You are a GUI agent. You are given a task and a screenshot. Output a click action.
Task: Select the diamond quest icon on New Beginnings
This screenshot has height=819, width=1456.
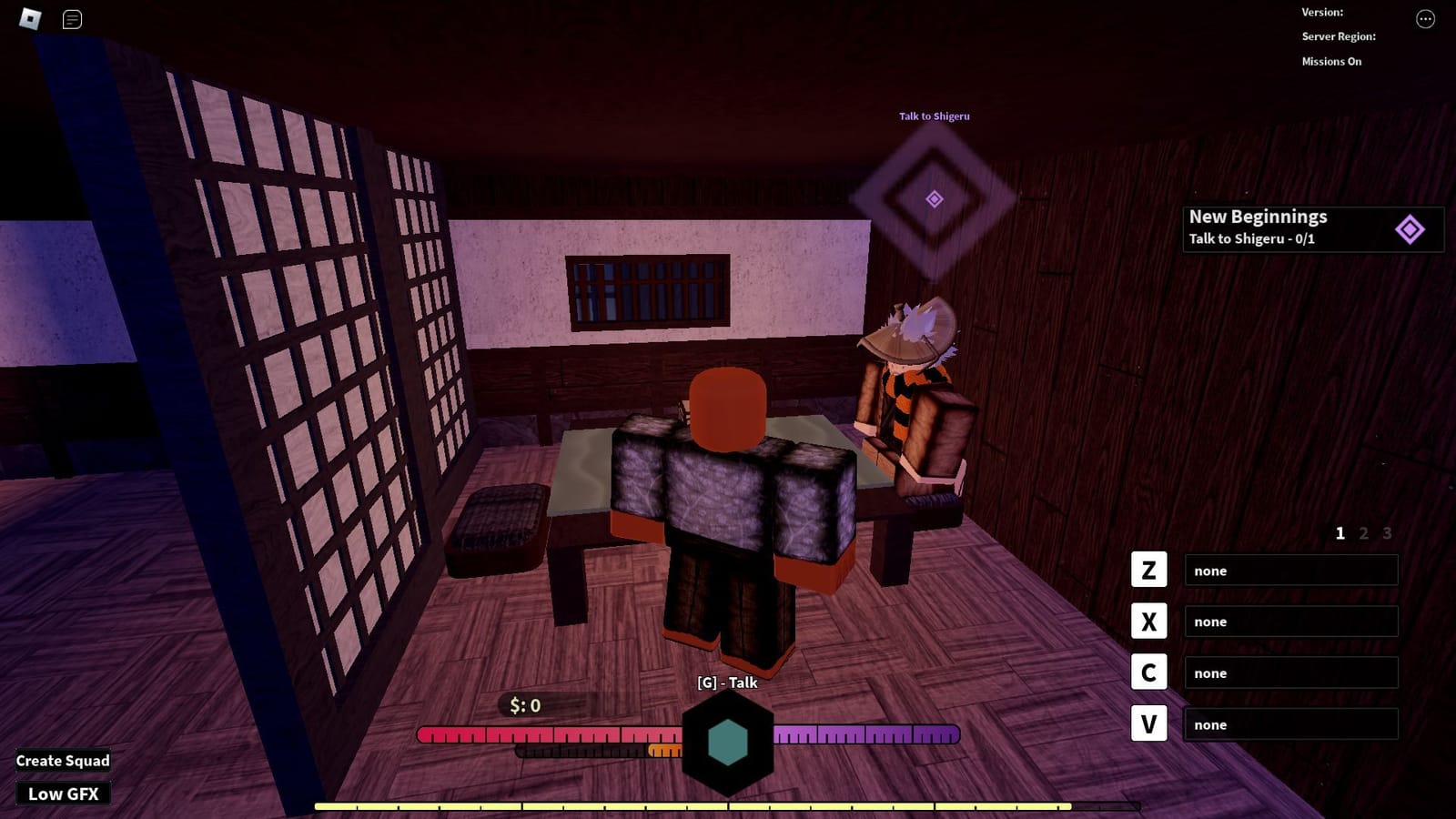click(x=1410, y=227)
